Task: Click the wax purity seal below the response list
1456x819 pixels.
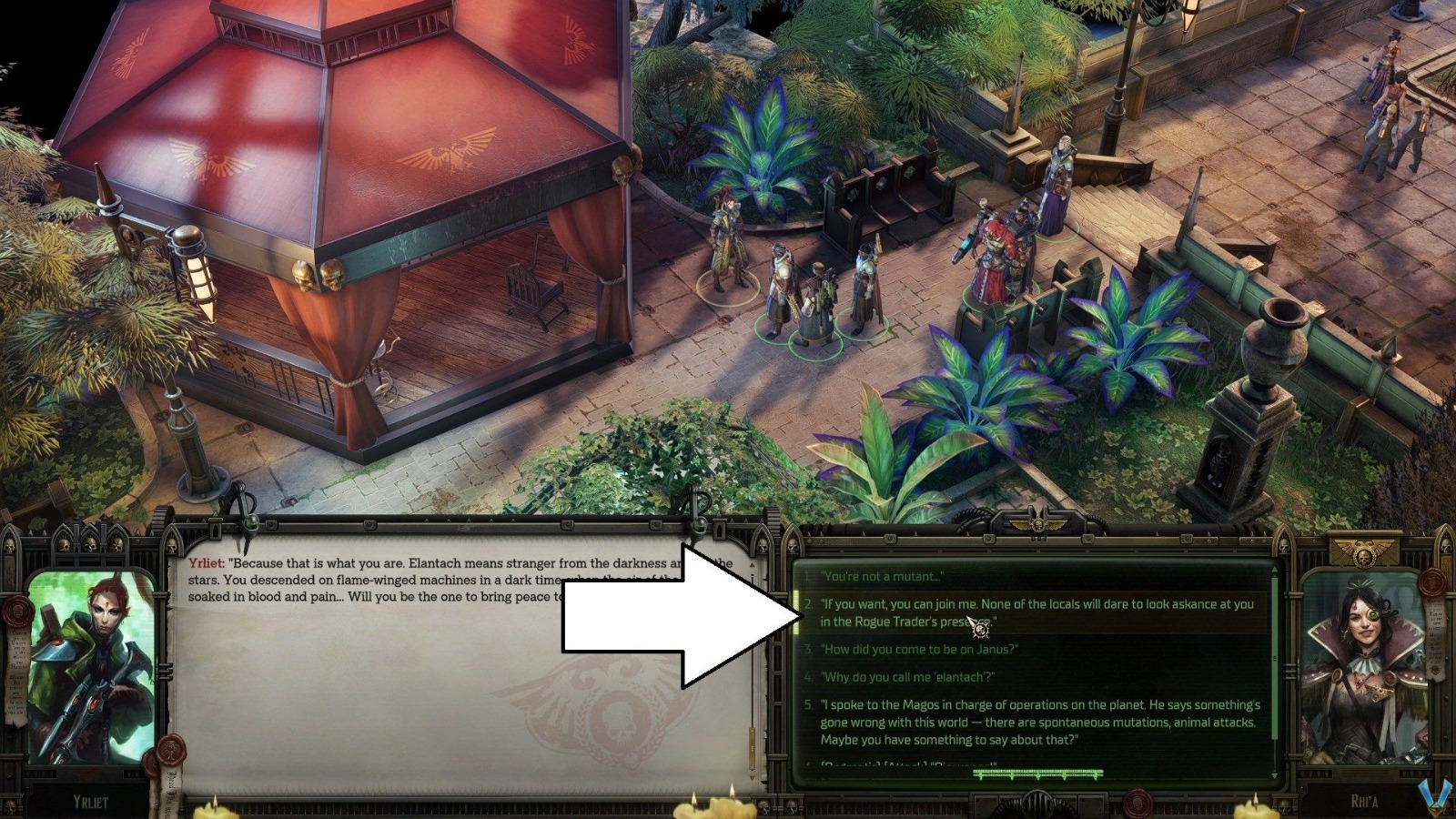Action: (1137, 803)
